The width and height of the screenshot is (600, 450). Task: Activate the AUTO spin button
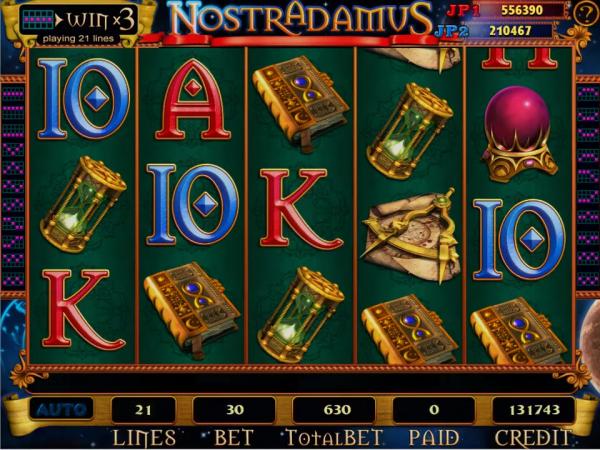[58, 410]
